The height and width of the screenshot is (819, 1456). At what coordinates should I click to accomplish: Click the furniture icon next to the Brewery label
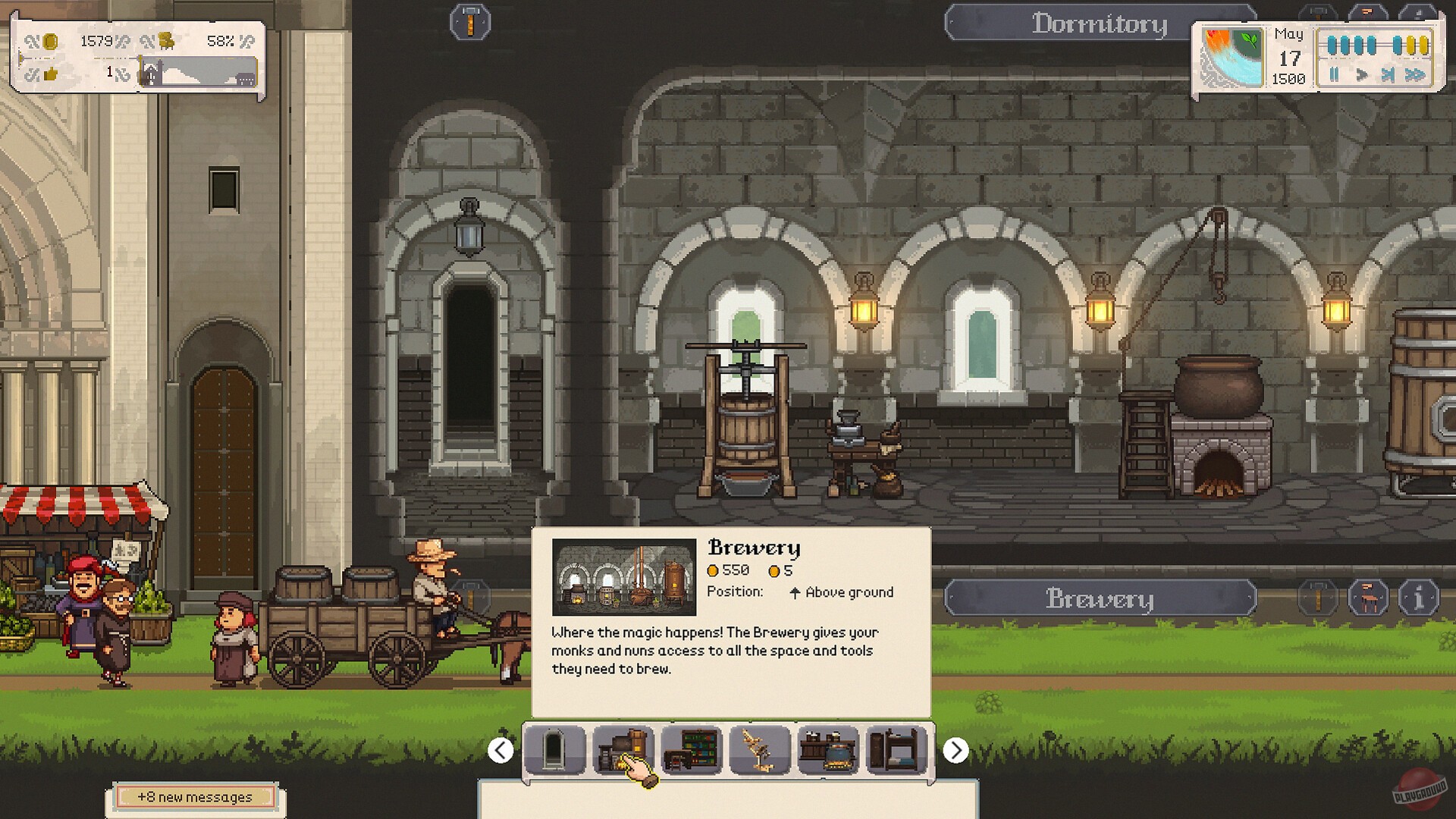pyautogui.click(x=1369, y=598)
